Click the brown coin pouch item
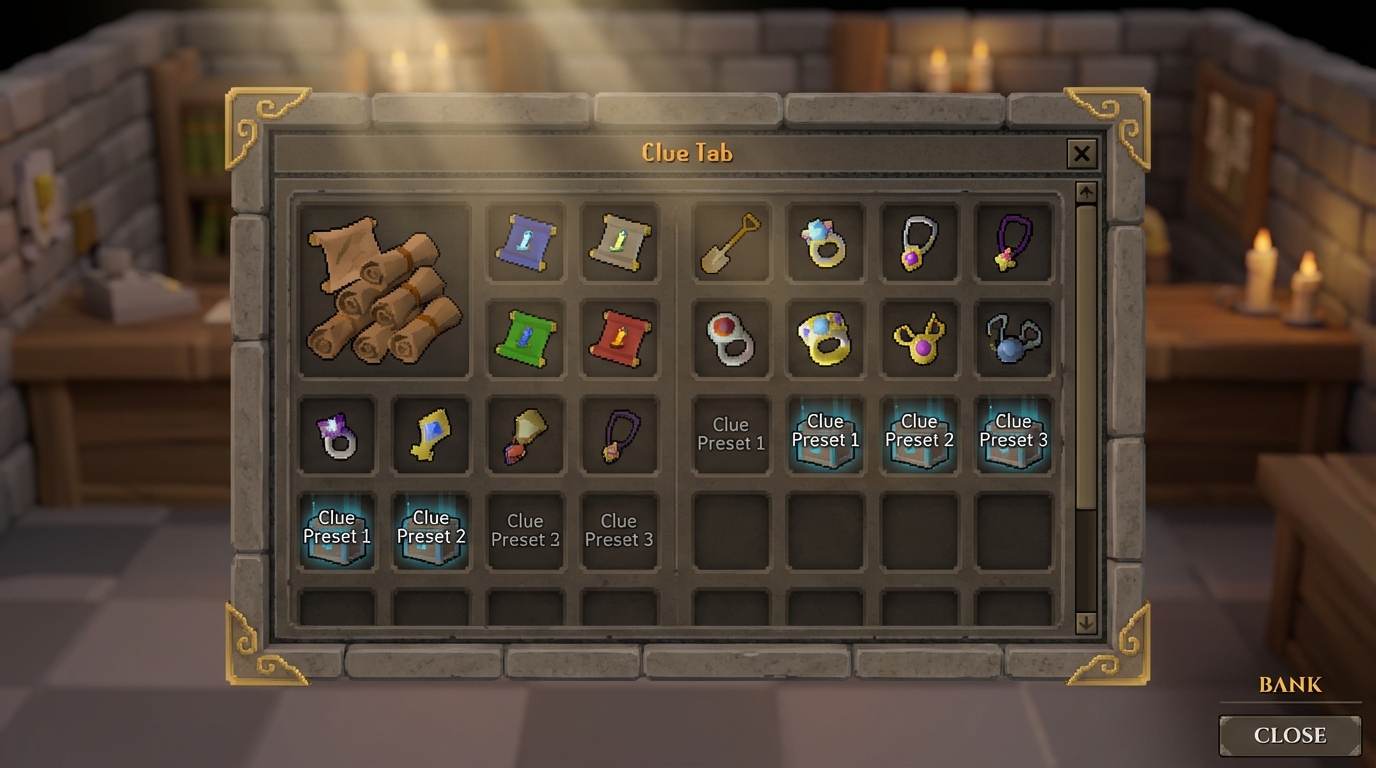Viewport: 1376px width, 768px height. (x=524, y=434)
